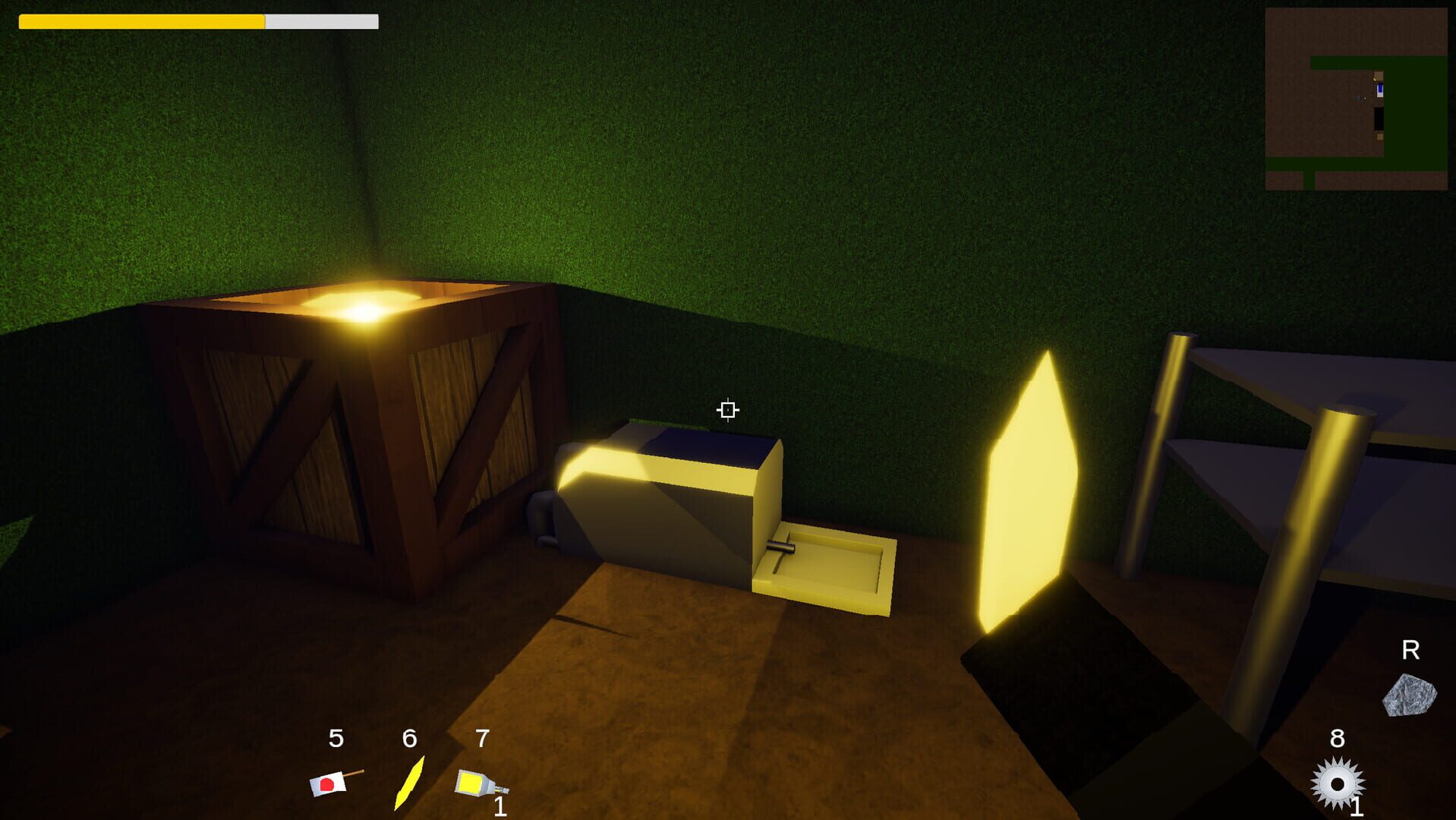The height and width of the screenshot is (820, 1456).
Task: Click the item count 1 under the saw blade
Action: [1358, 806]
